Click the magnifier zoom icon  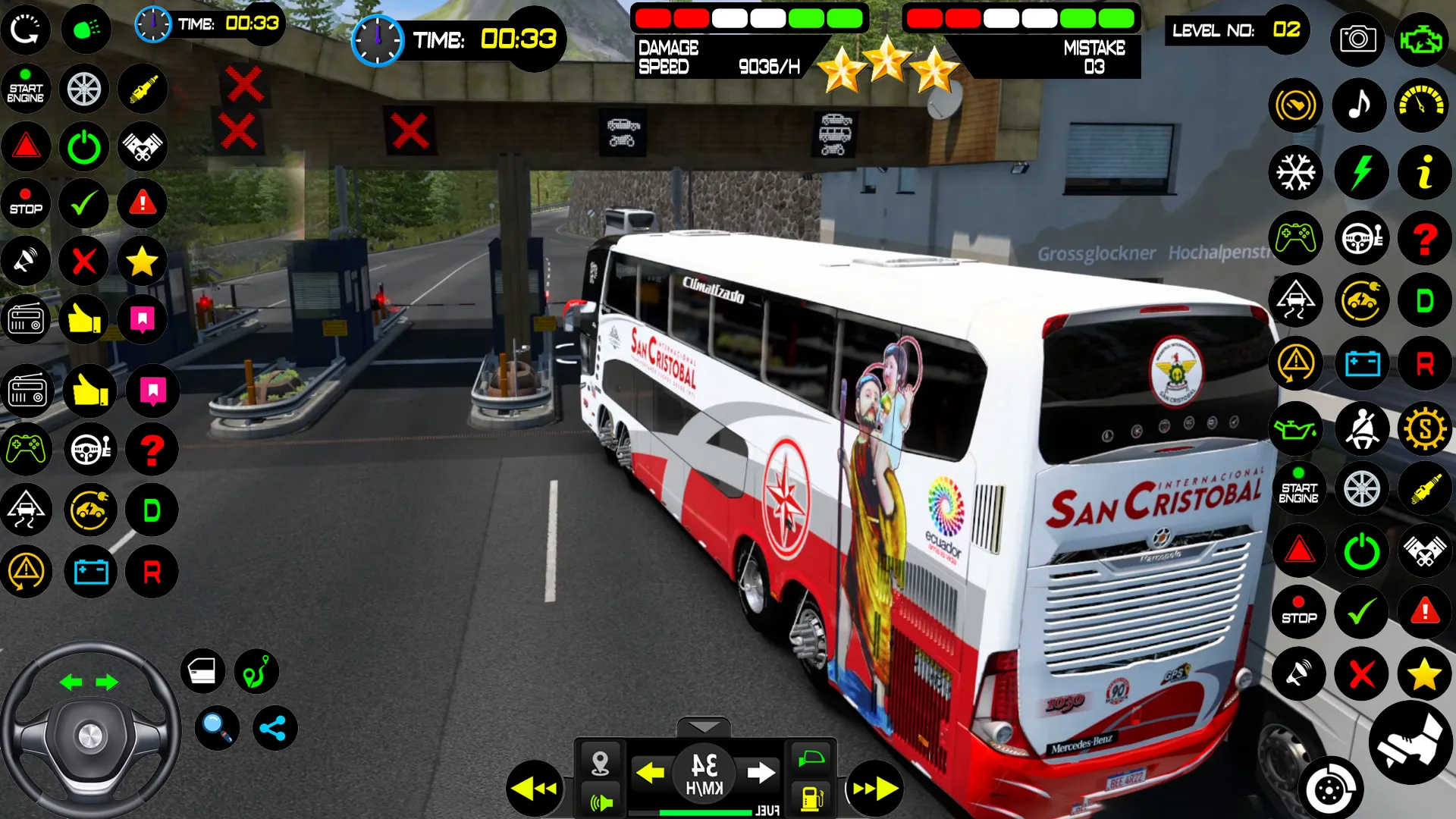pos(217,727)
